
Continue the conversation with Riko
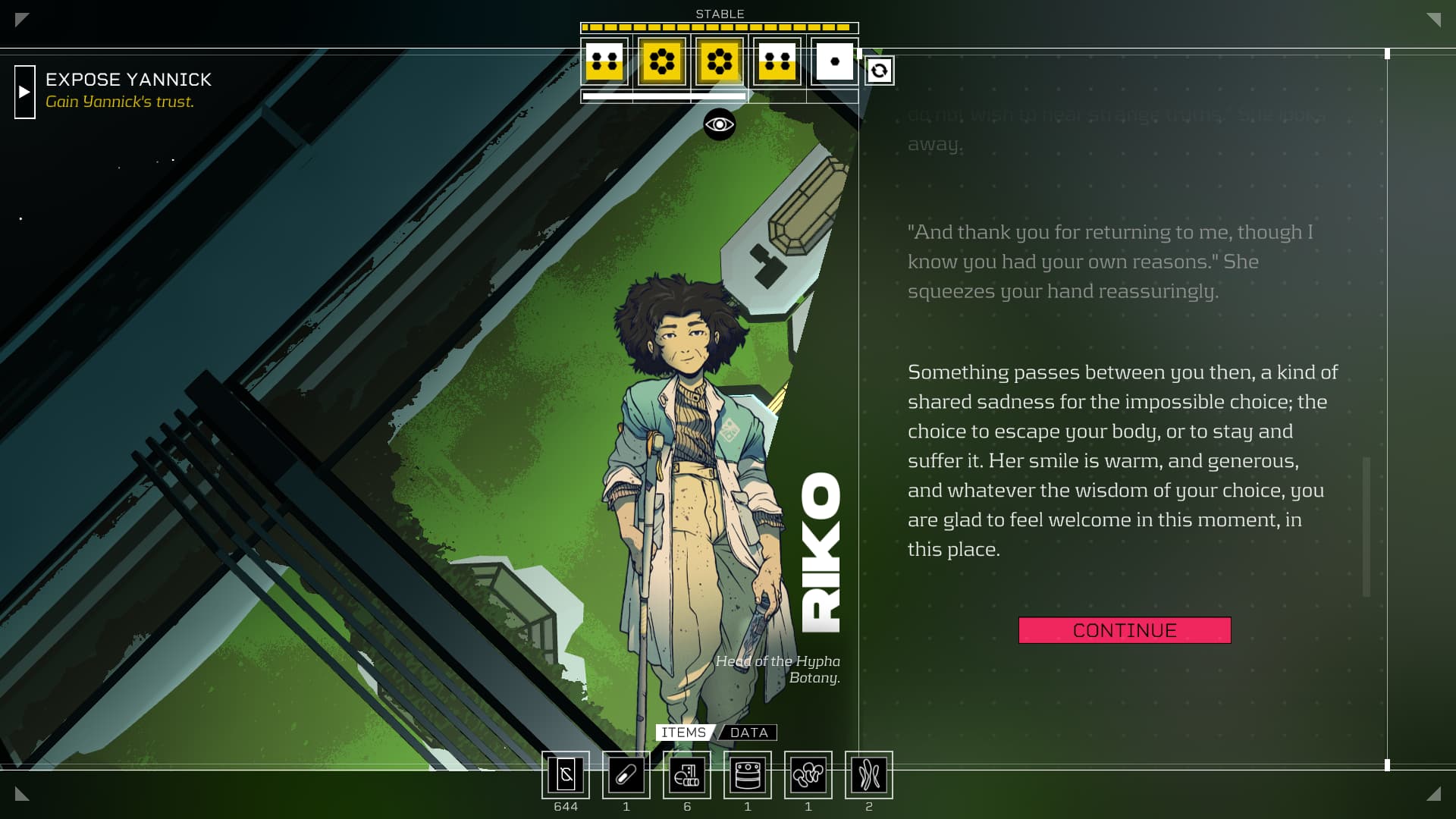coord(1124,630)
